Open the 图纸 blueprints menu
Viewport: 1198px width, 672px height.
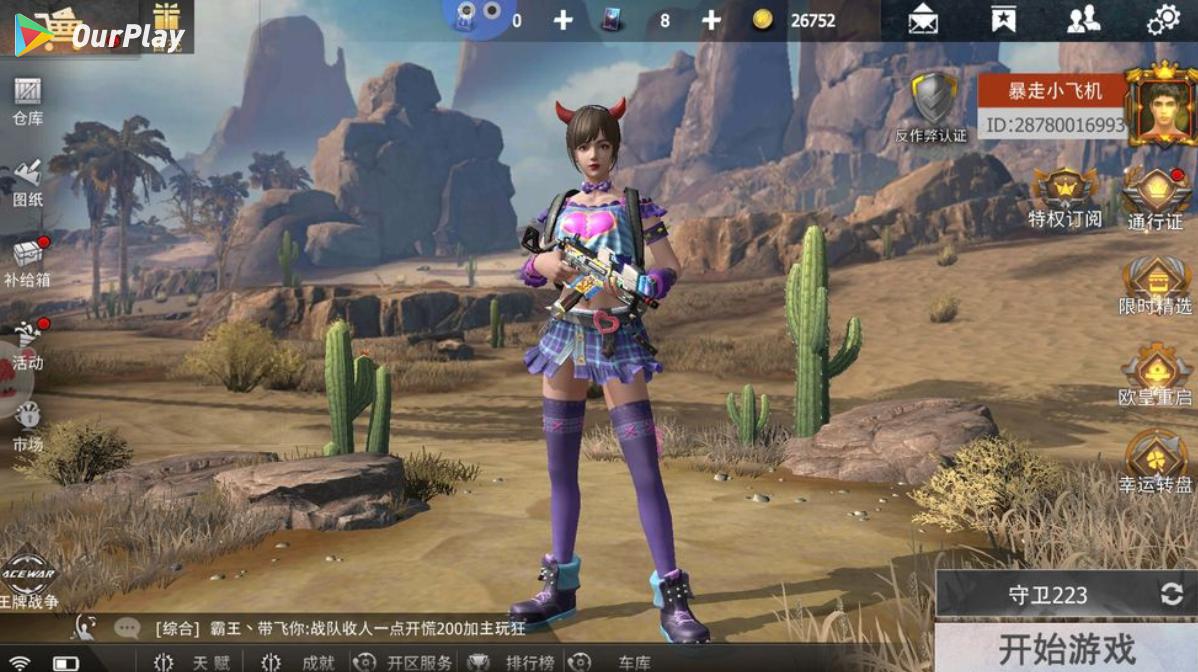pyautogui.click(x=27, y=182)
